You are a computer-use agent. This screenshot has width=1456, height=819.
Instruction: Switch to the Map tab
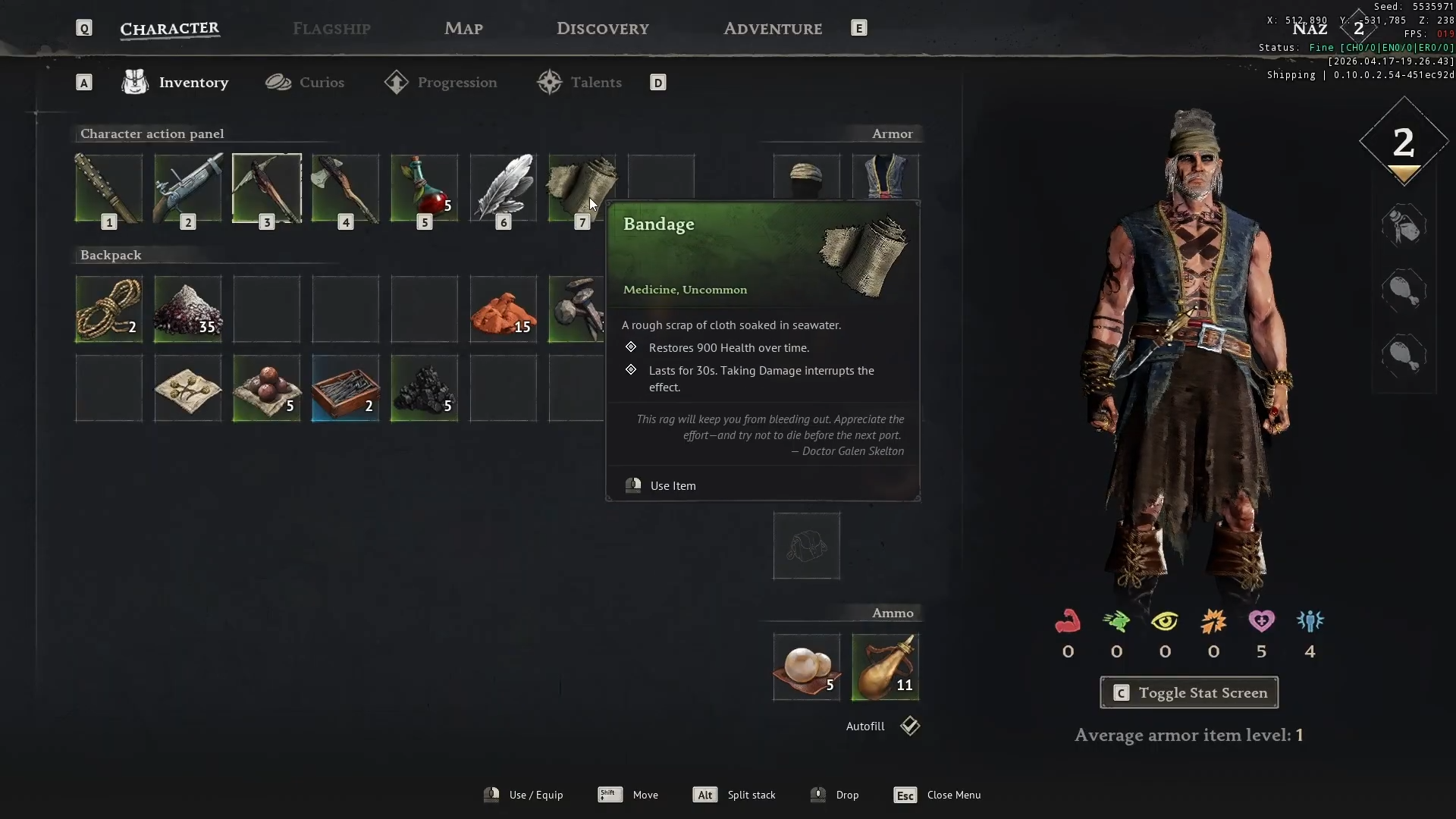(x=463, y=29)
